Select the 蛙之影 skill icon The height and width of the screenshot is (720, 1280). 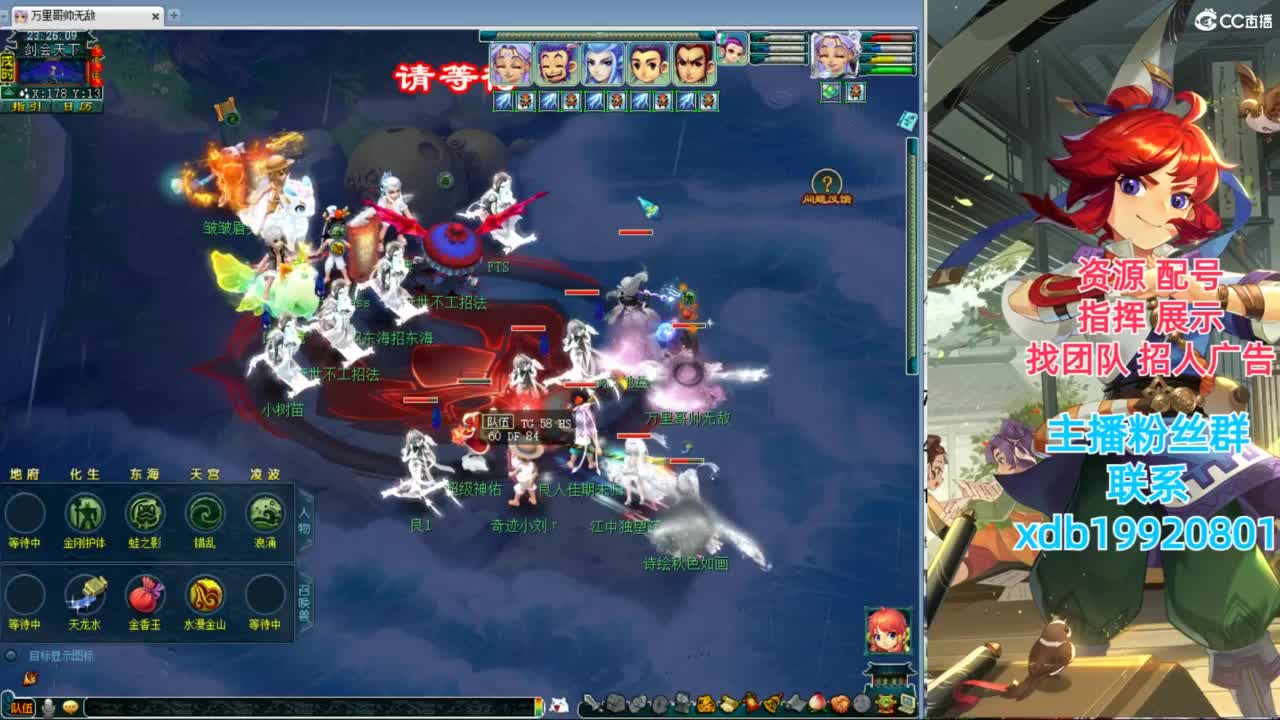[145, 514]
